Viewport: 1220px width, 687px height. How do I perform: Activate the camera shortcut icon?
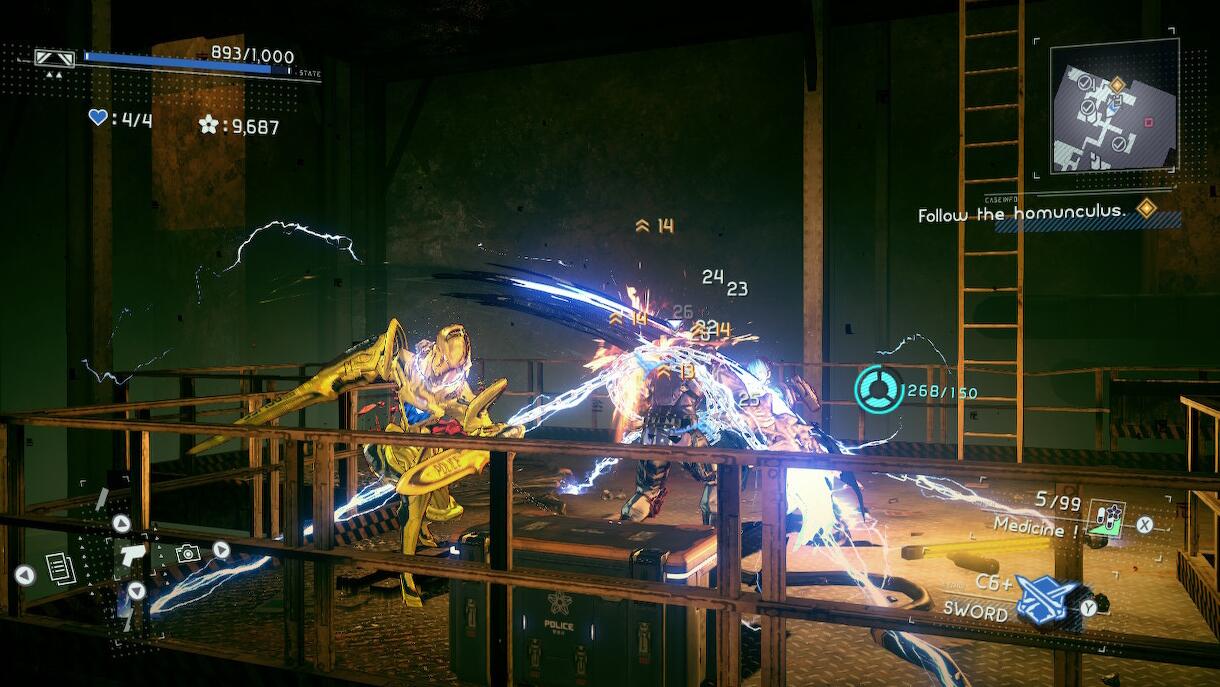[187, 553]
